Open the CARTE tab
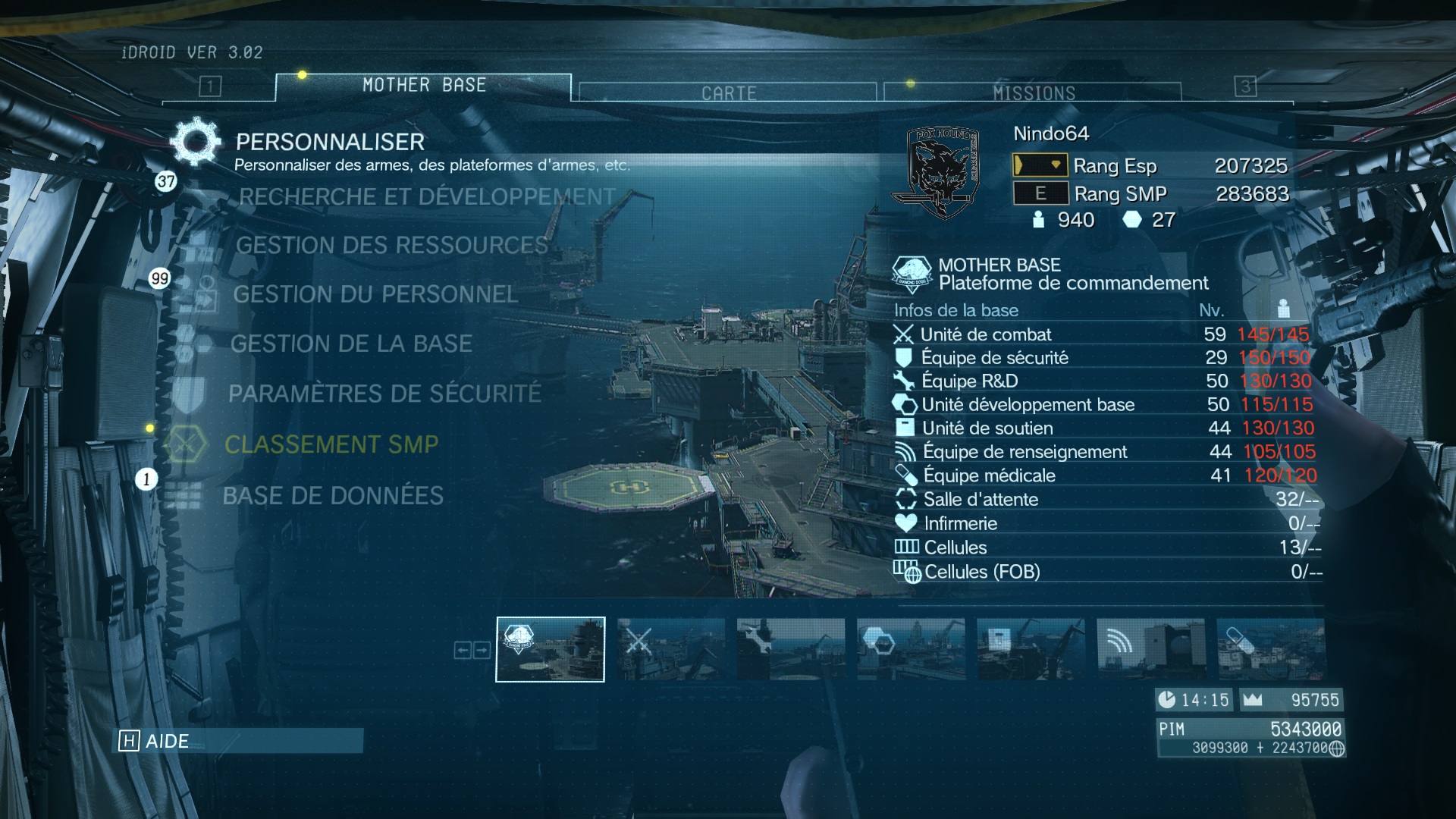The image size is (1456, 819). click(x=728, y=93)
